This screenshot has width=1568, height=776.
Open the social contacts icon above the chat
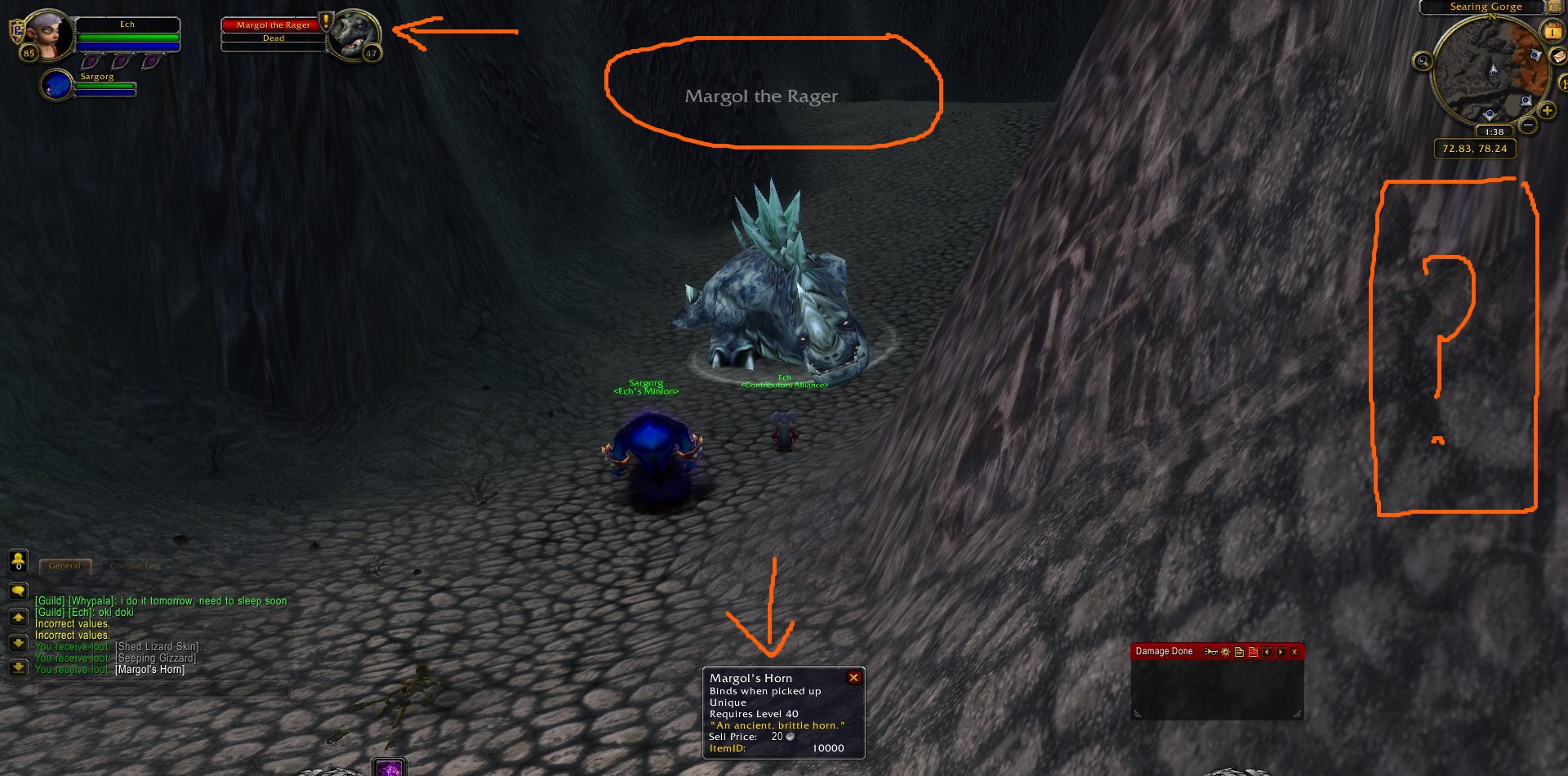click(x=19, y=561)
